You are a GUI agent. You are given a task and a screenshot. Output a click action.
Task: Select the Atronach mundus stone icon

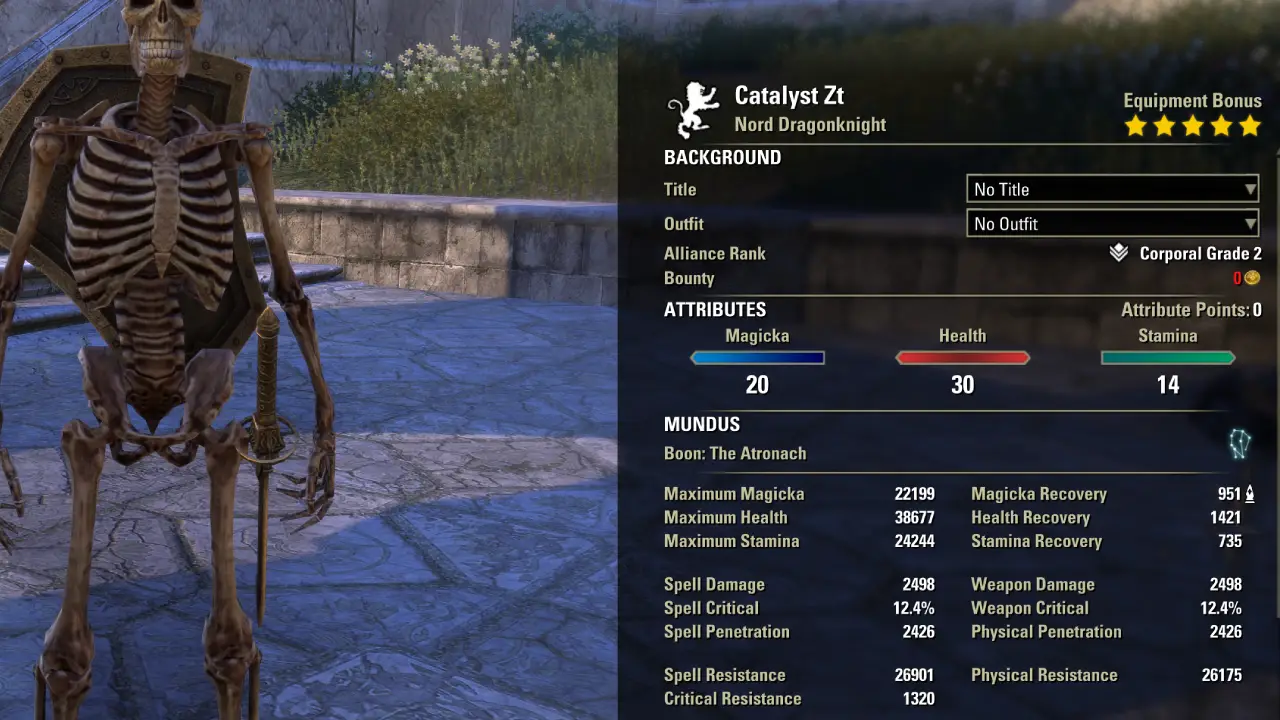(1239, 444)
